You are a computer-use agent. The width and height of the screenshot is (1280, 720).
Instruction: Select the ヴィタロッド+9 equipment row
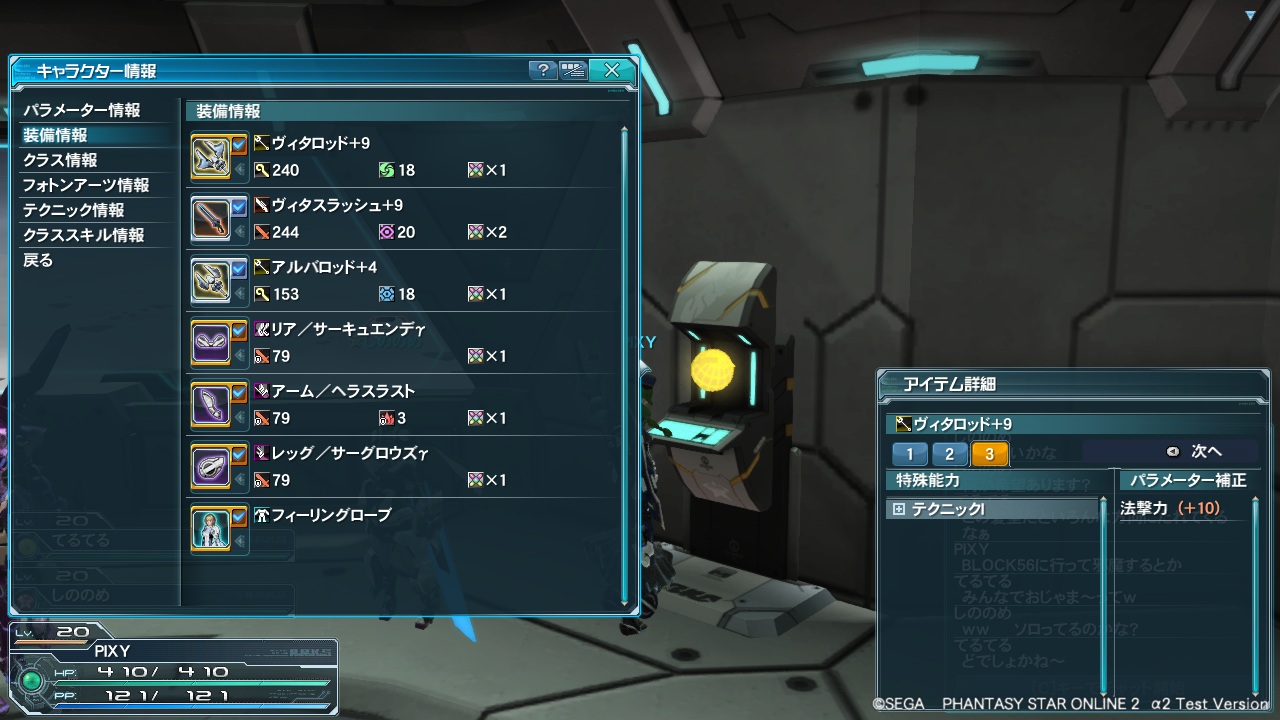(x=400, y=157)
